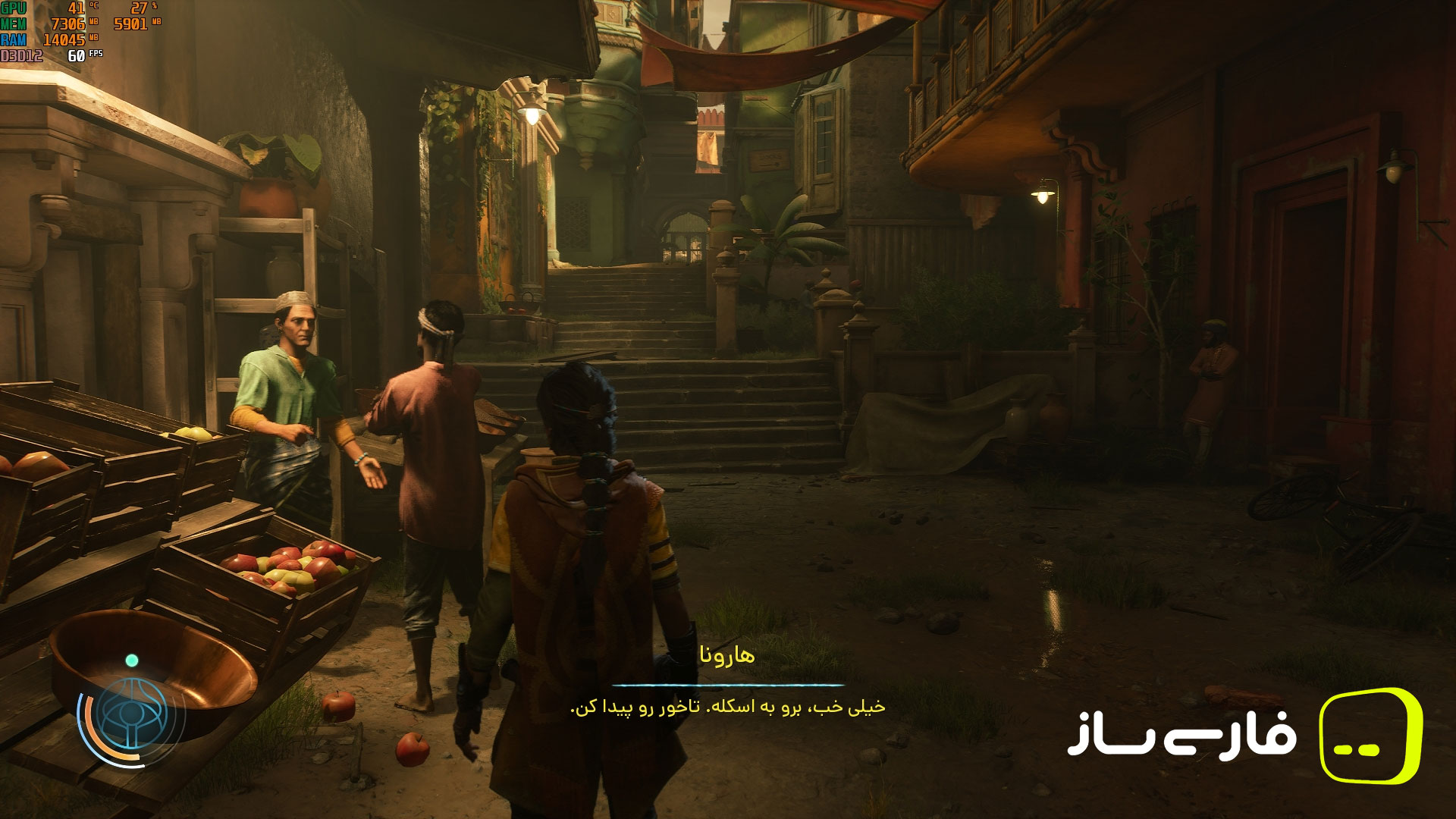Click the circular eye emblem HUD icon
This screenshot has height=819, width=1456.
[x=130, y=714]
